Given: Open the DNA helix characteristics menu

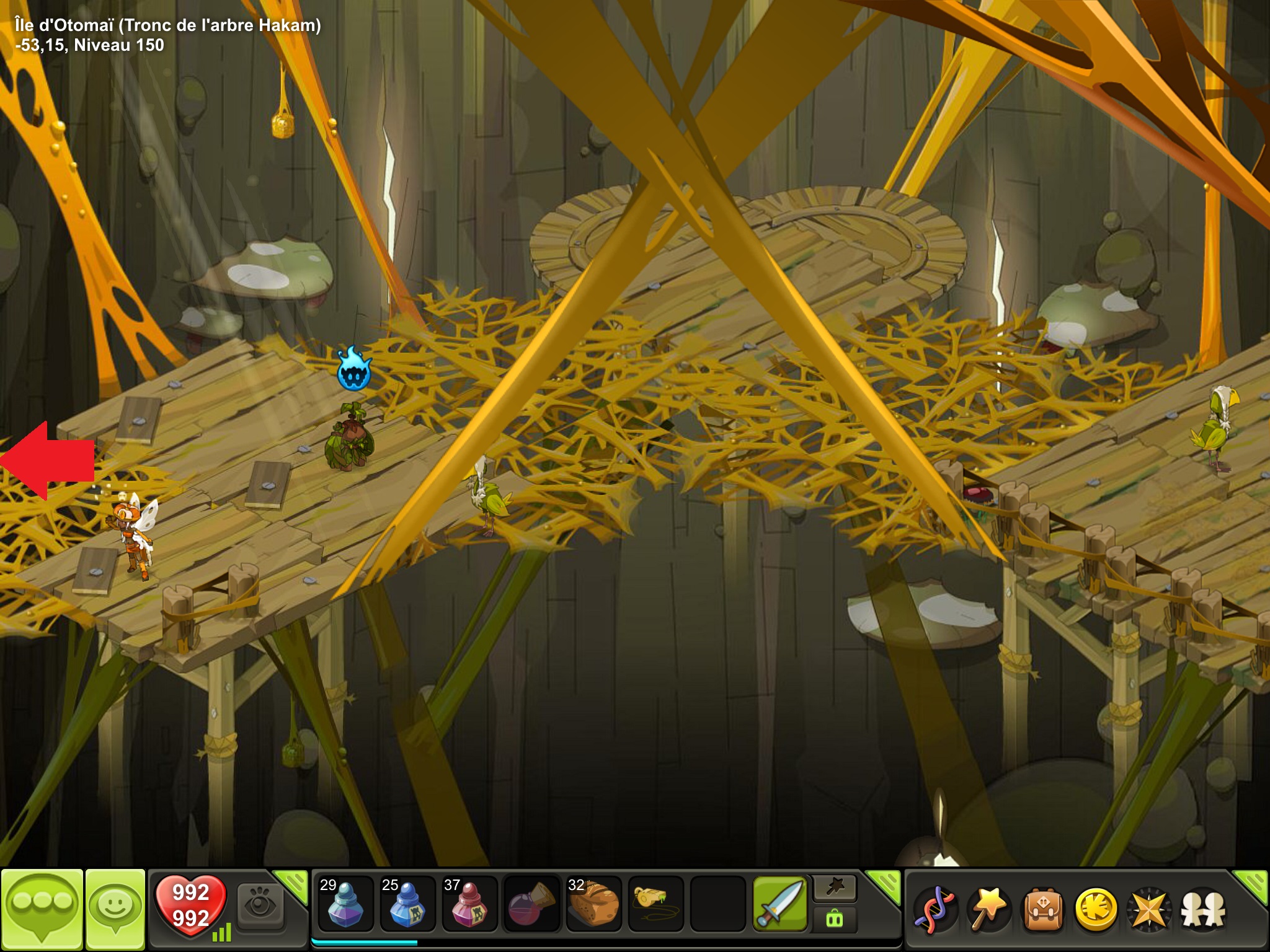Looking at the screenshot, I should click(x=936, y=909).
